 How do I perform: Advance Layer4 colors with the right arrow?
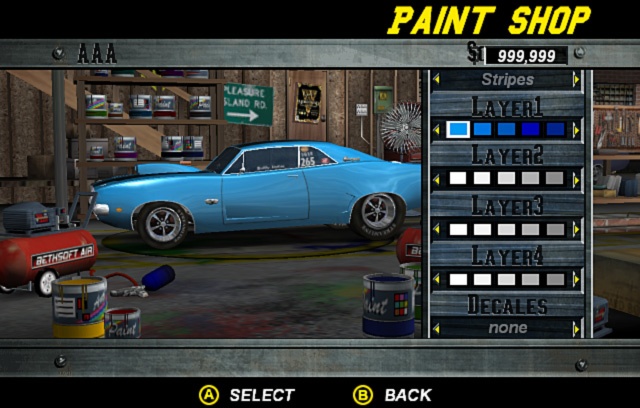(576, 279)
